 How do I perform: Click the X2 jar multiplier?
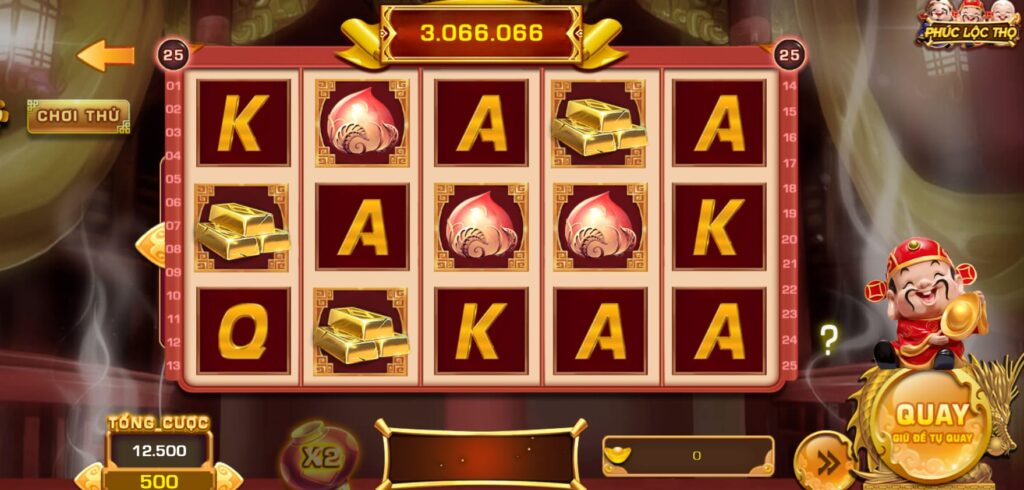click(316, 458)
